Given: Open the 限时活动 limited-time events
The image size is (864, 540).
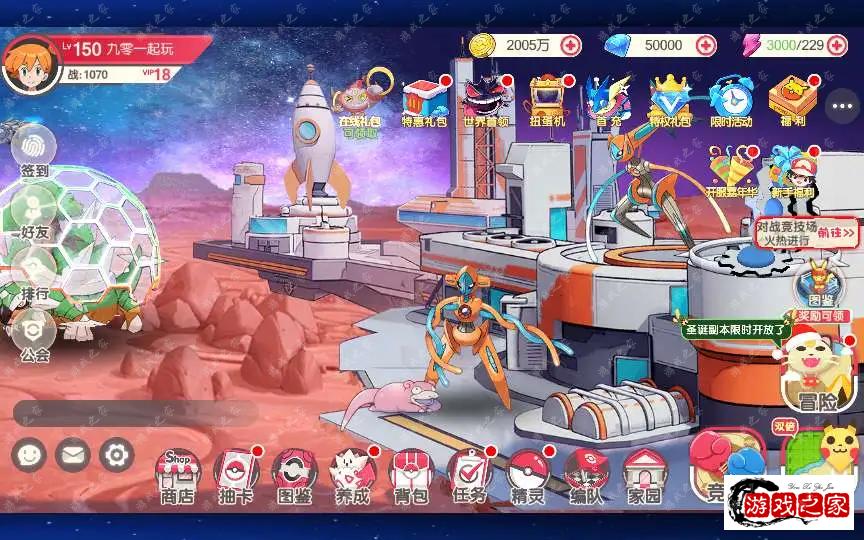Looking at the screenshot, I should tap(730, 100).
